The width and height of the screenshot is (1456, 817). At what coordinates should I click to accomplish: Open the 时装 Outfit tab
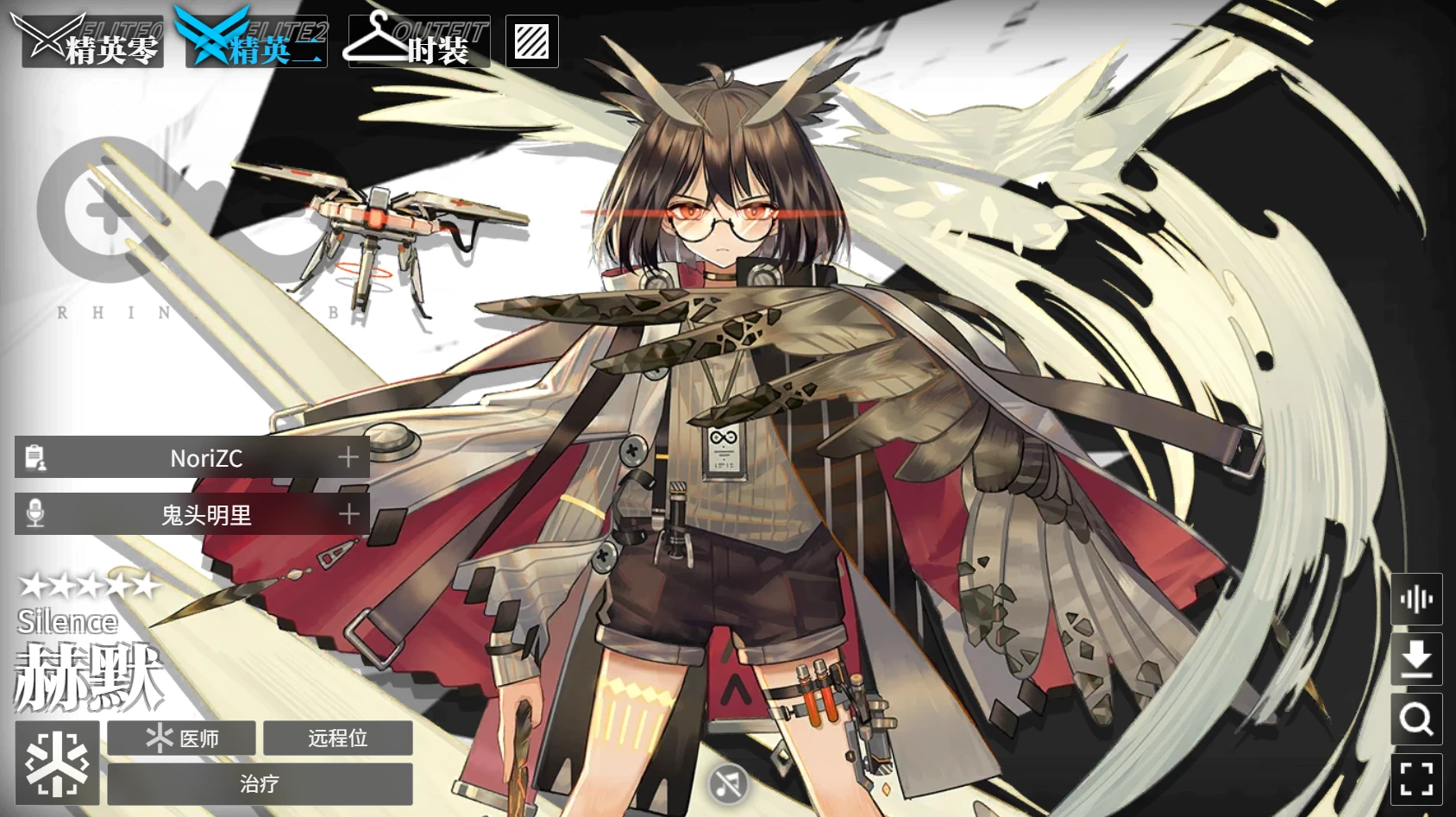click(x=419, y=41)
